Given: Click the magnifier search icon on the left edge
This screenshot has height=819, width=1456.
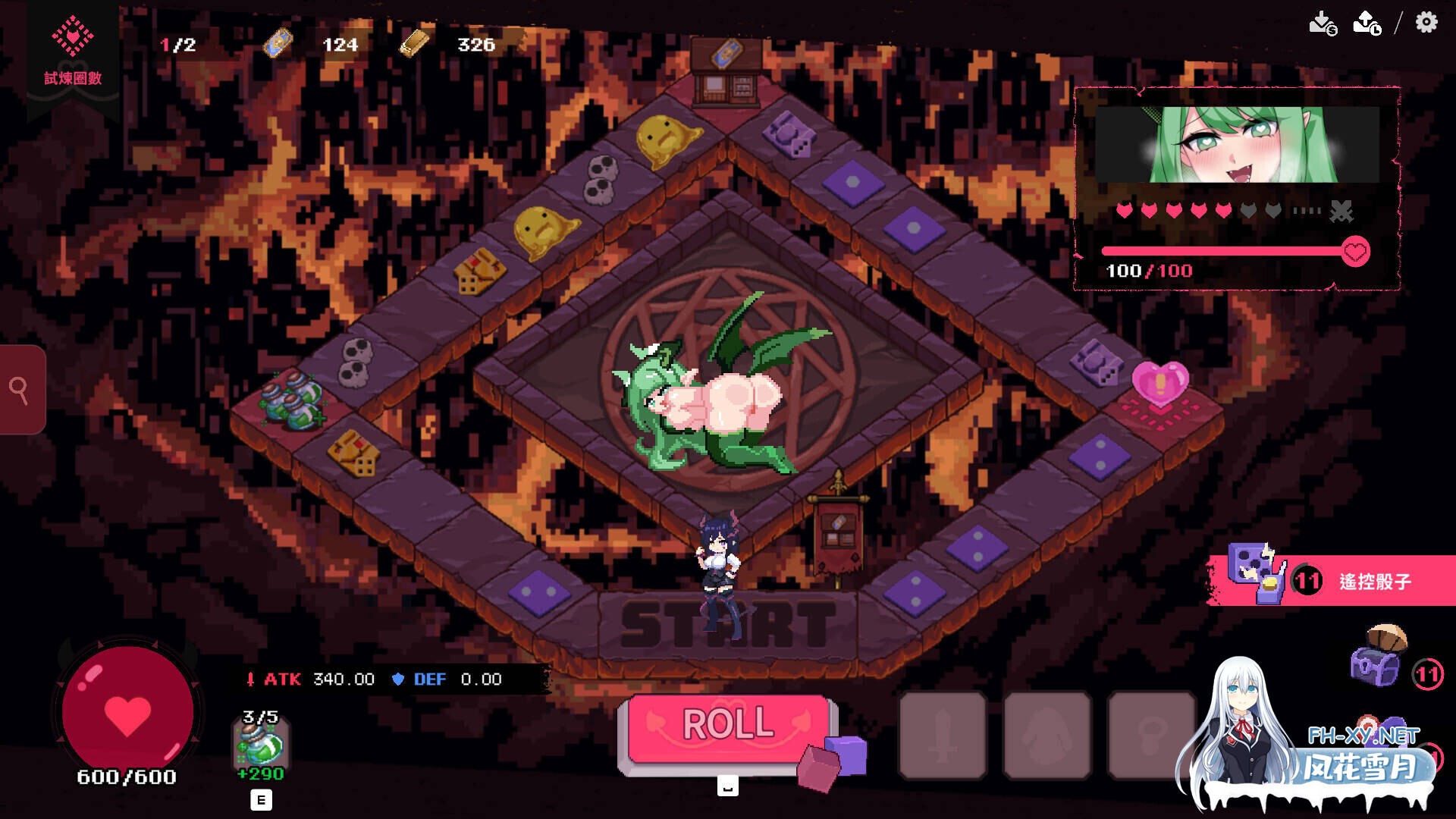Looking at the screenshot, I should click(19, 389).
